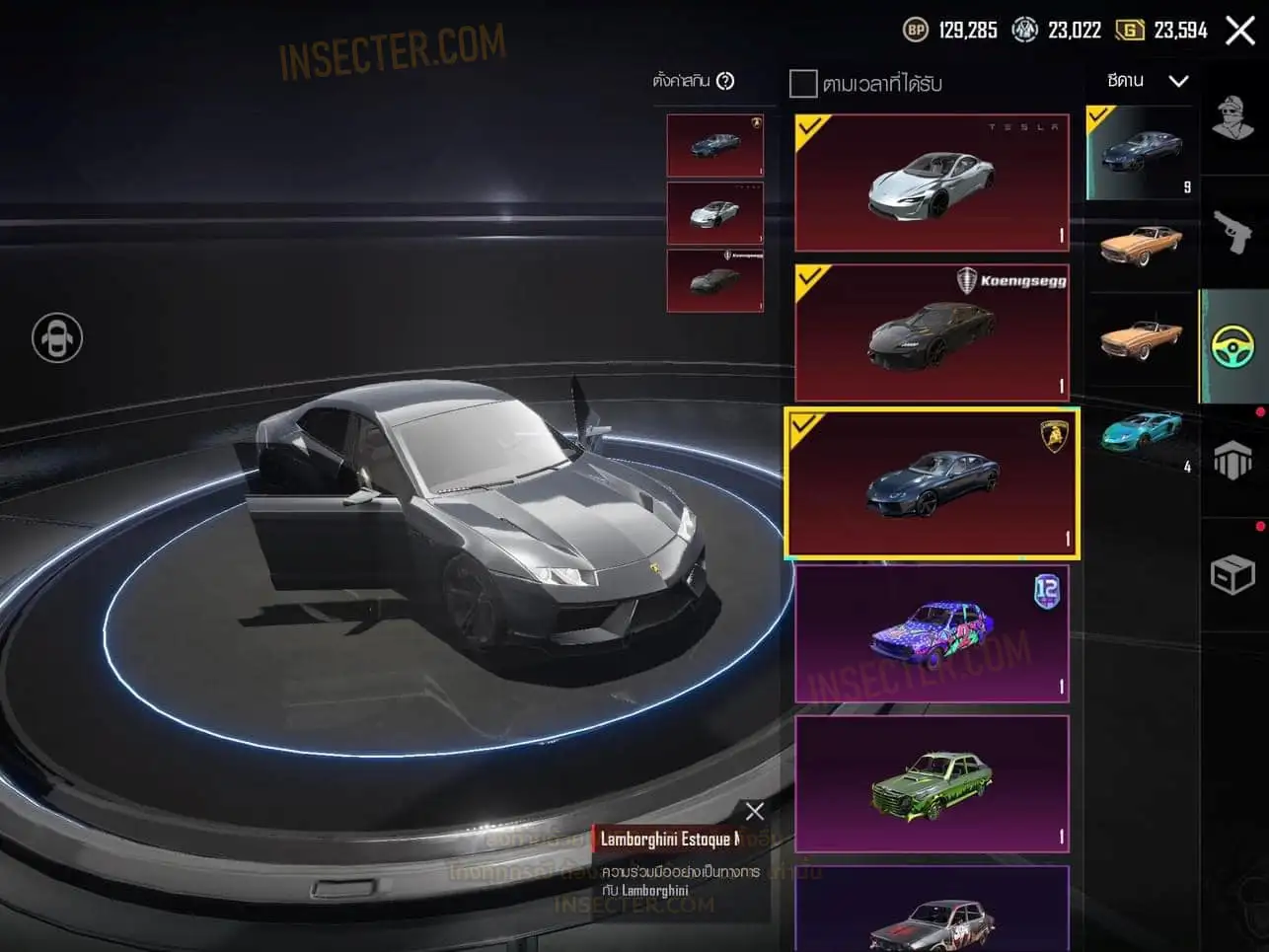Switch to the parachute backpack tab

point(1232,461)
